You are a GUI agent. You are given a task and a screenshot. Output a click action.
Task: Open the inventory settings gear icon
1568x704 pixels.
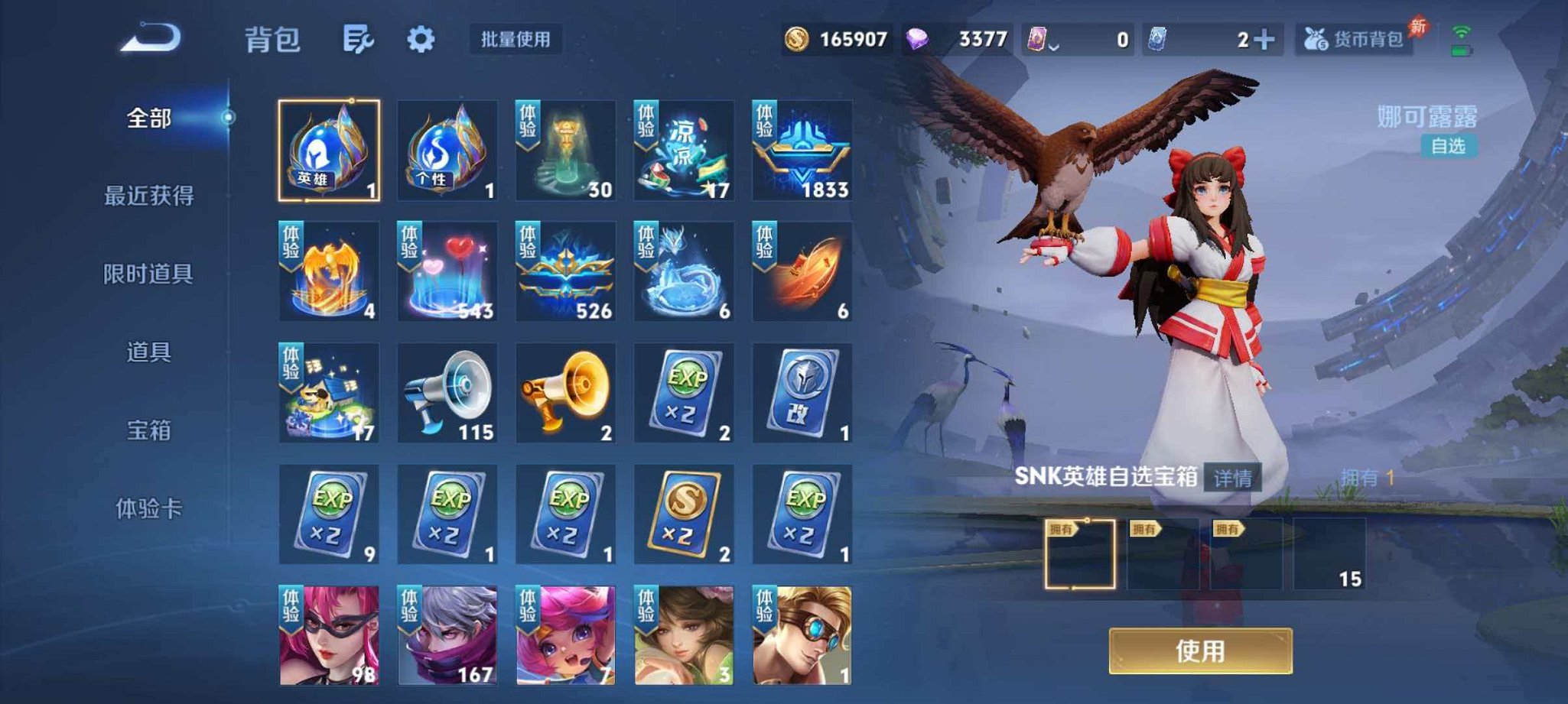coord(419,40)
